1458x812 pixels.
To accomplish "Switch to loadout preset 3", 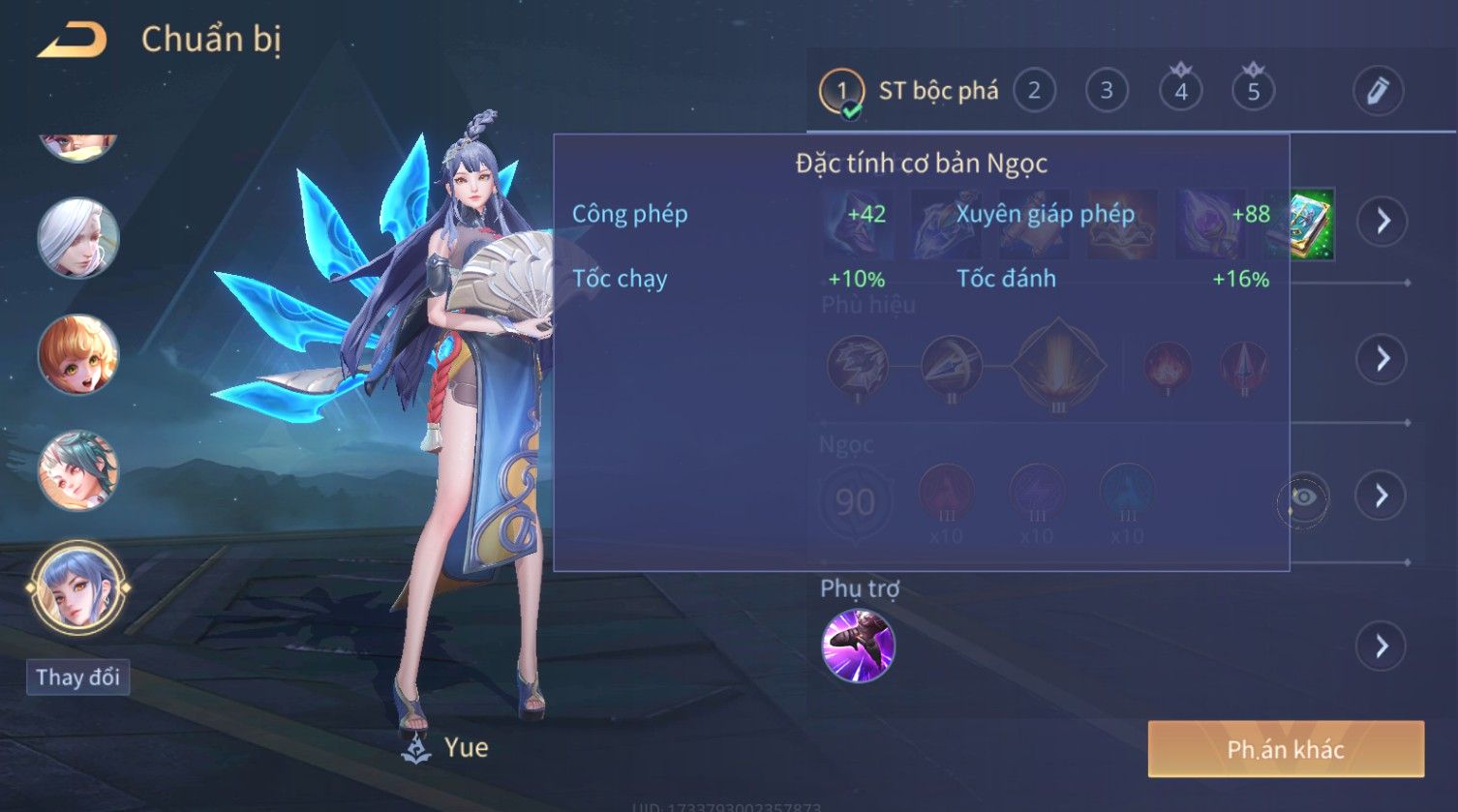I will click(1107, 91).
